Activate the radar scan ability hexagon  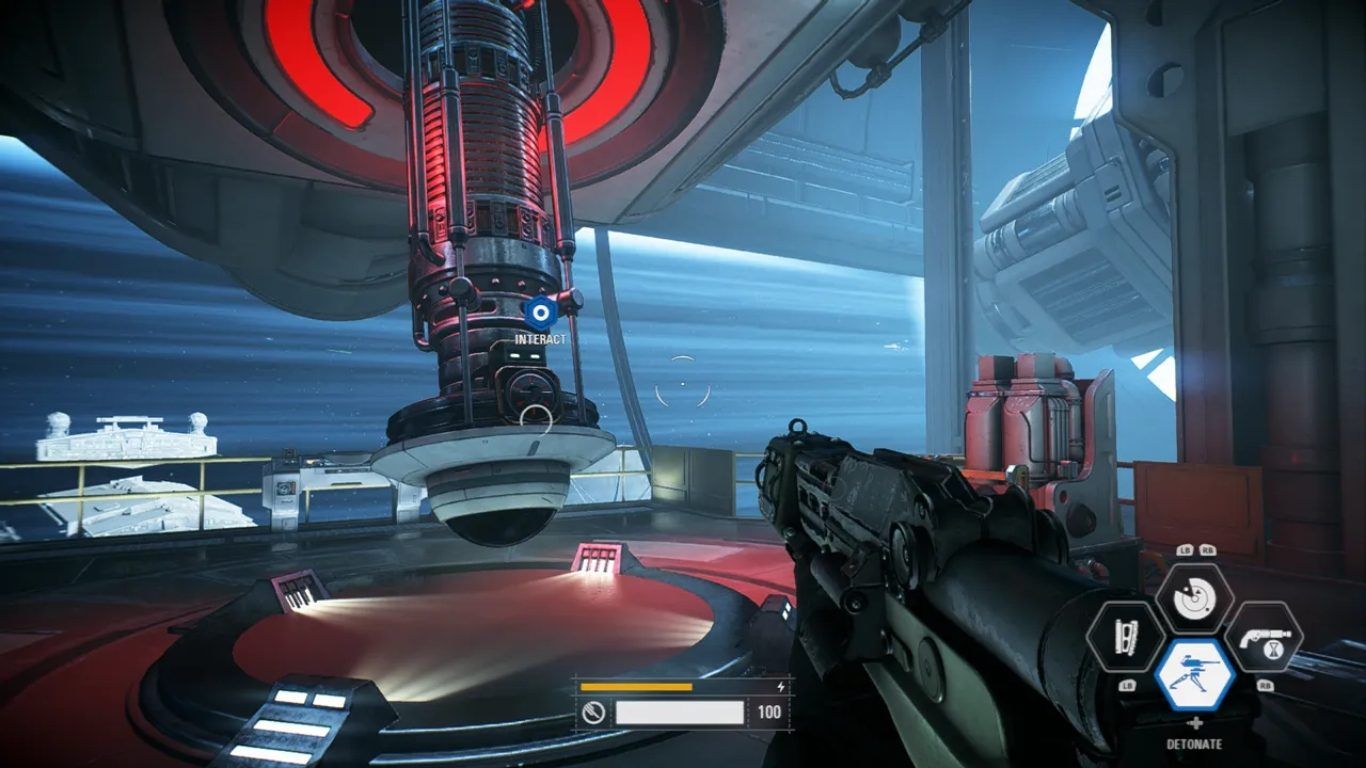click(x=1194, y=598)
